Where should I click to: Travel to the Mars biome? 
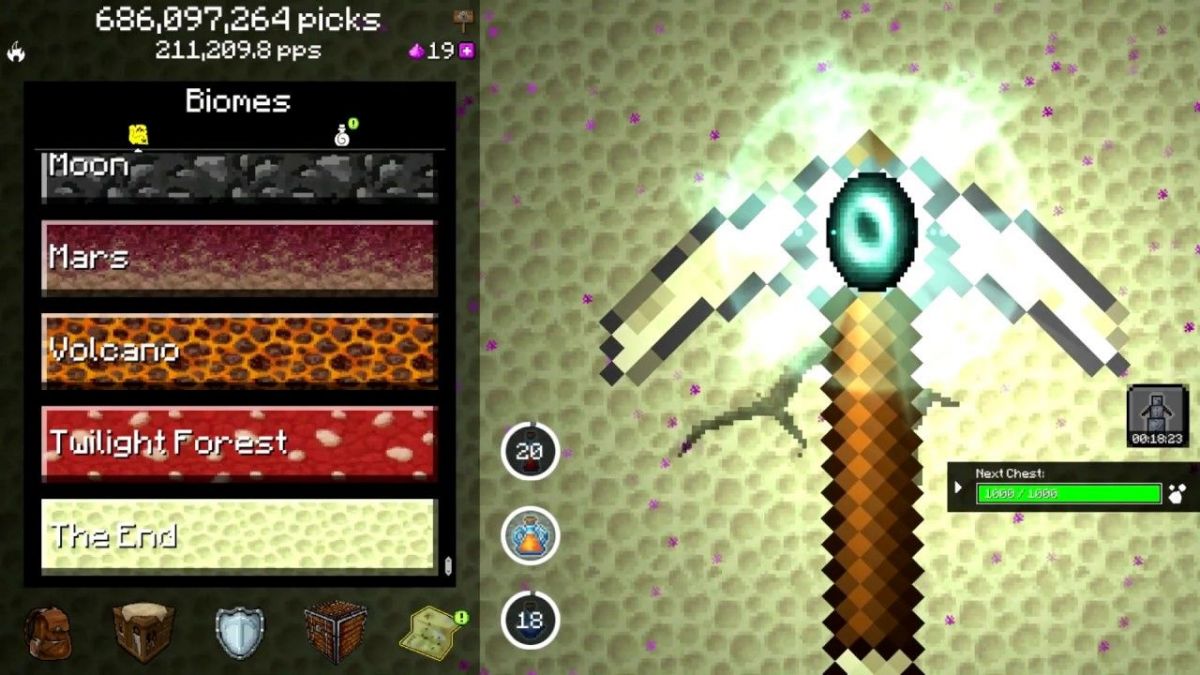[238, 257]
